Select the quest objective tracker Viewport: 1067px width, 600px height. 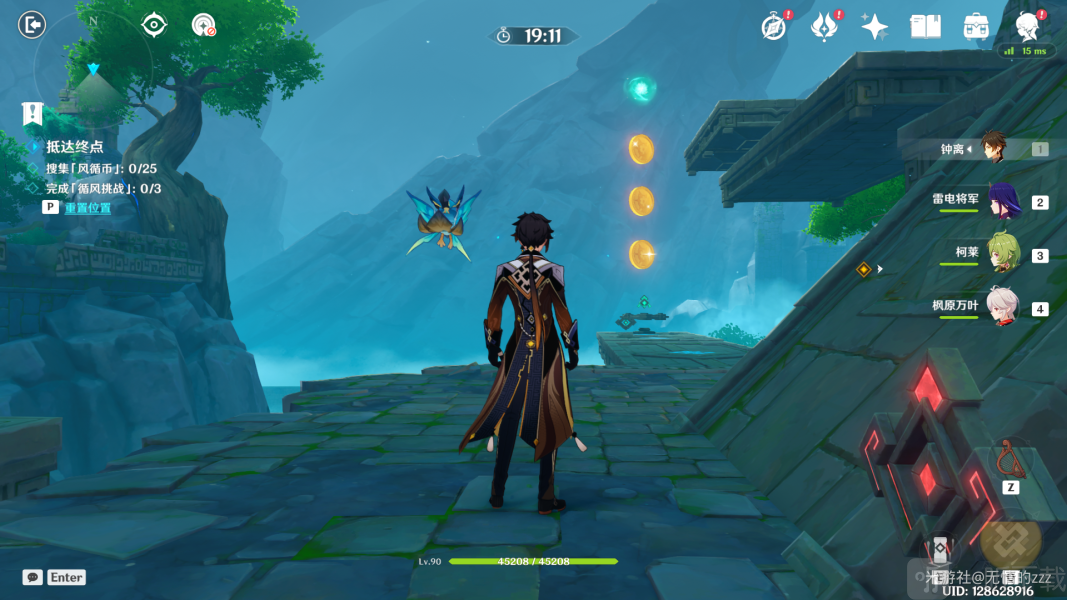point(74,147)
